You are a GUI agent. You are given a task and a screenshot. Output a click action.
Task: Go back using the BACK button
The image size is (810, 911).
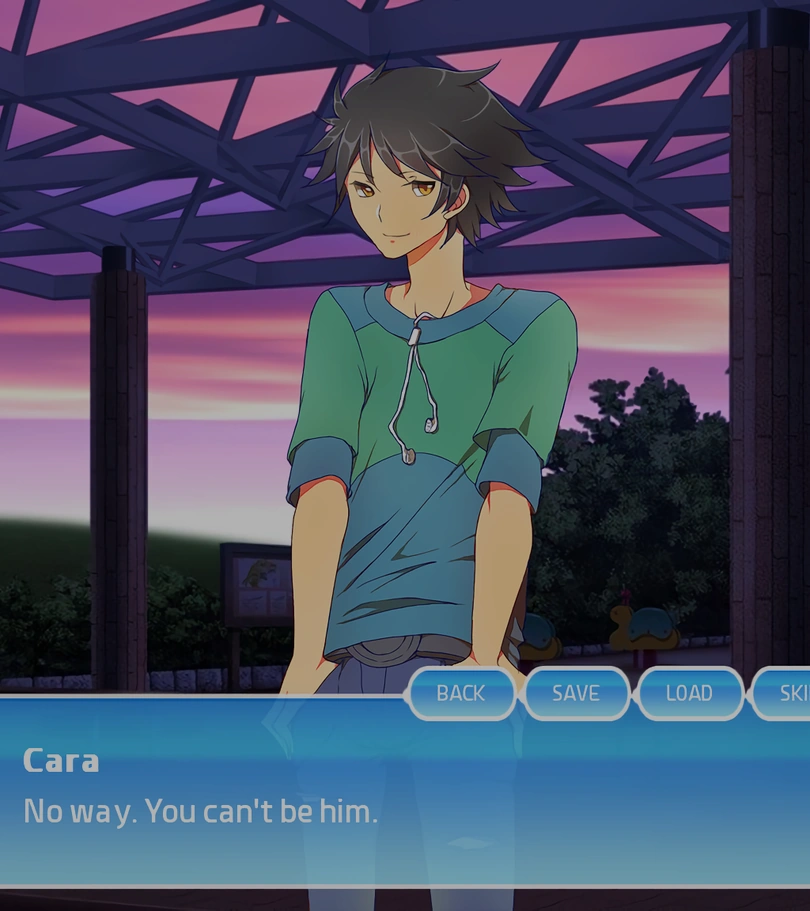pyautogui.click(x=460, y=693)
